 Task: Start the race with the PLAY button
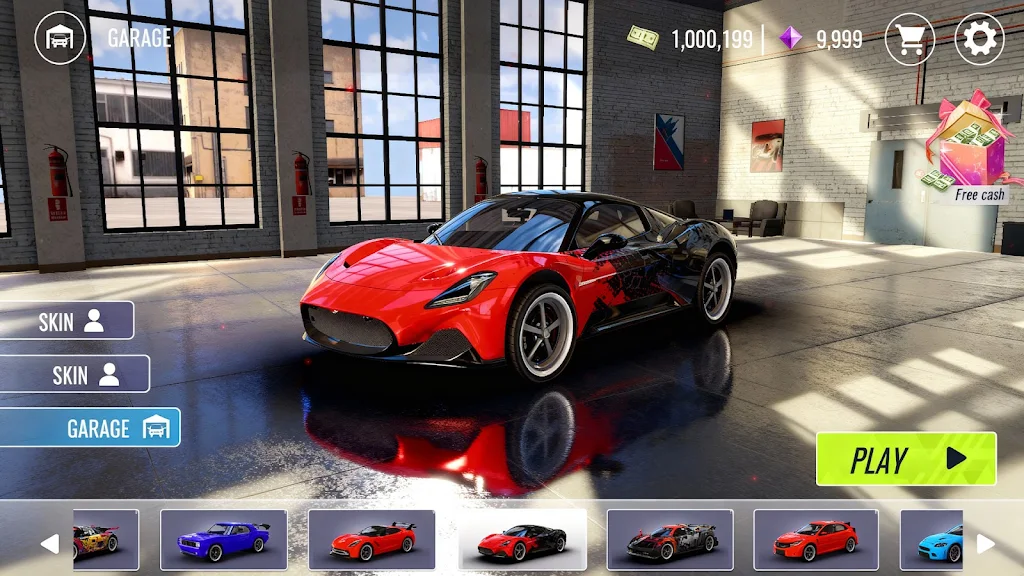point(906,459)
